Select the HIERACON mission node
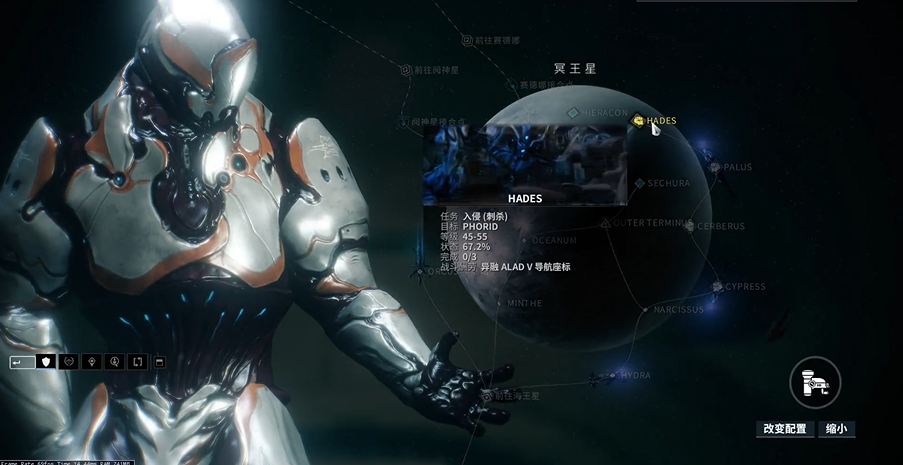This screenshot has height=465, width=903. tap(573, 114)
